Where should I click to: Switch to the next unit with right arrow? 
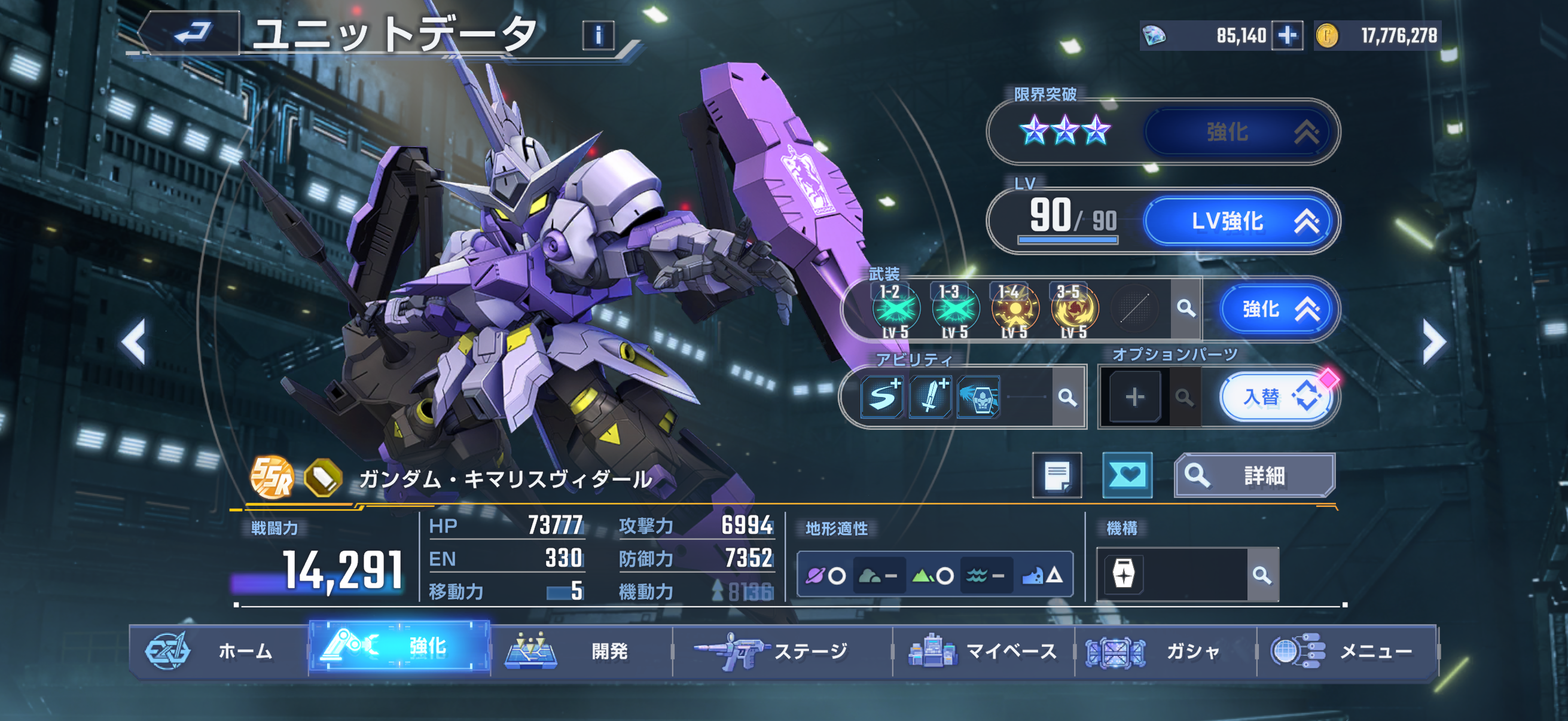tap(1433, 342)
